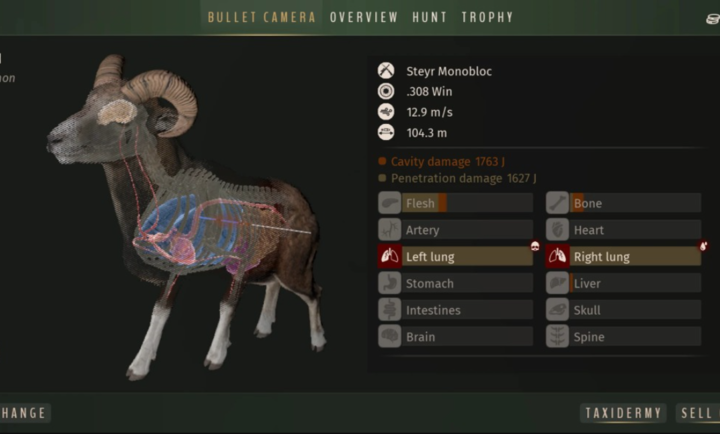Image resolution: width=720 pixels, height=434 pixels.
Task: Open the Overview tab
Action: [364, 17]
